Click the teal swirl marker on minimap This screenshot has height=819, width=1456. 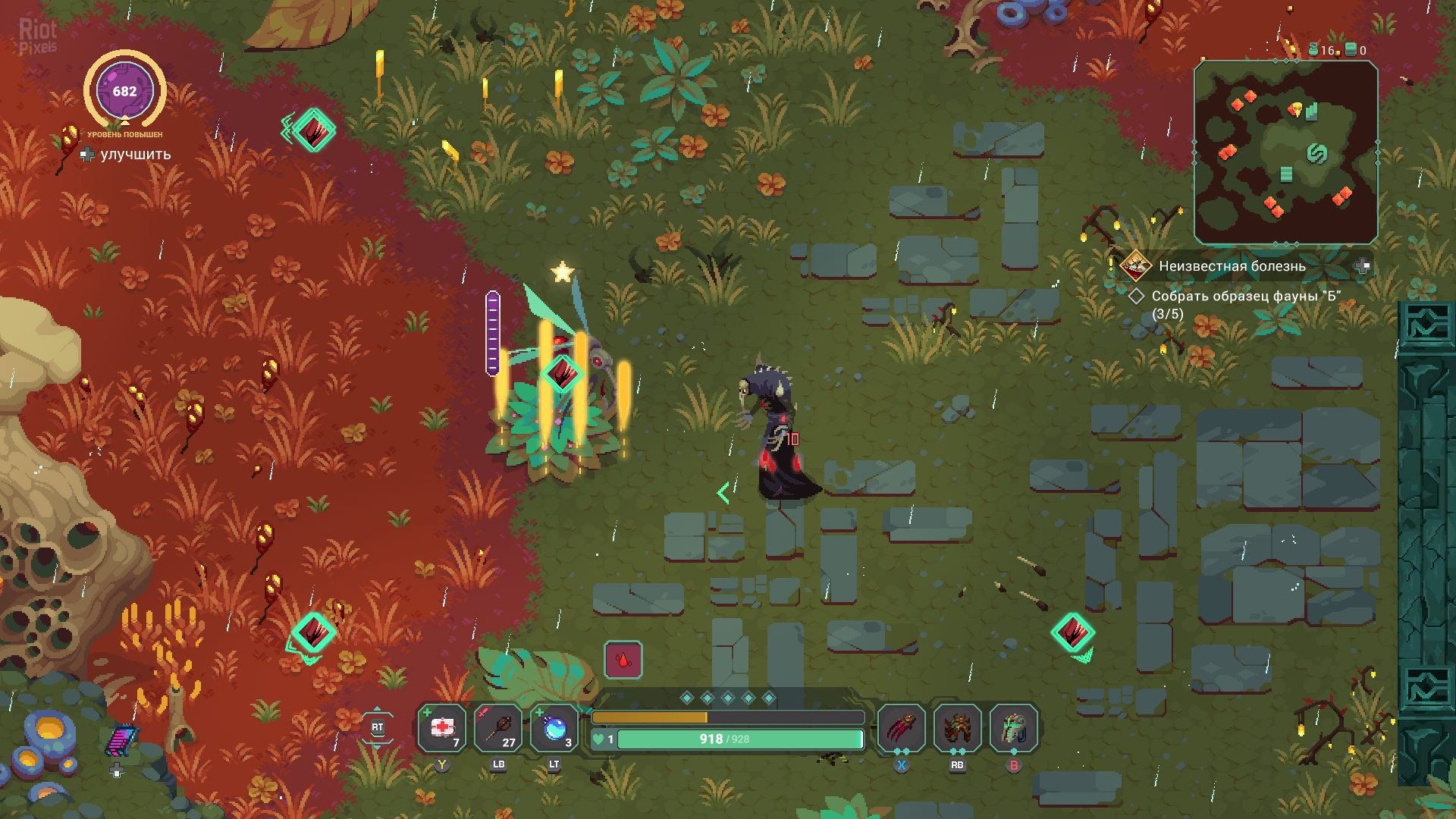pyautogui.click(x=1317, y=154)
